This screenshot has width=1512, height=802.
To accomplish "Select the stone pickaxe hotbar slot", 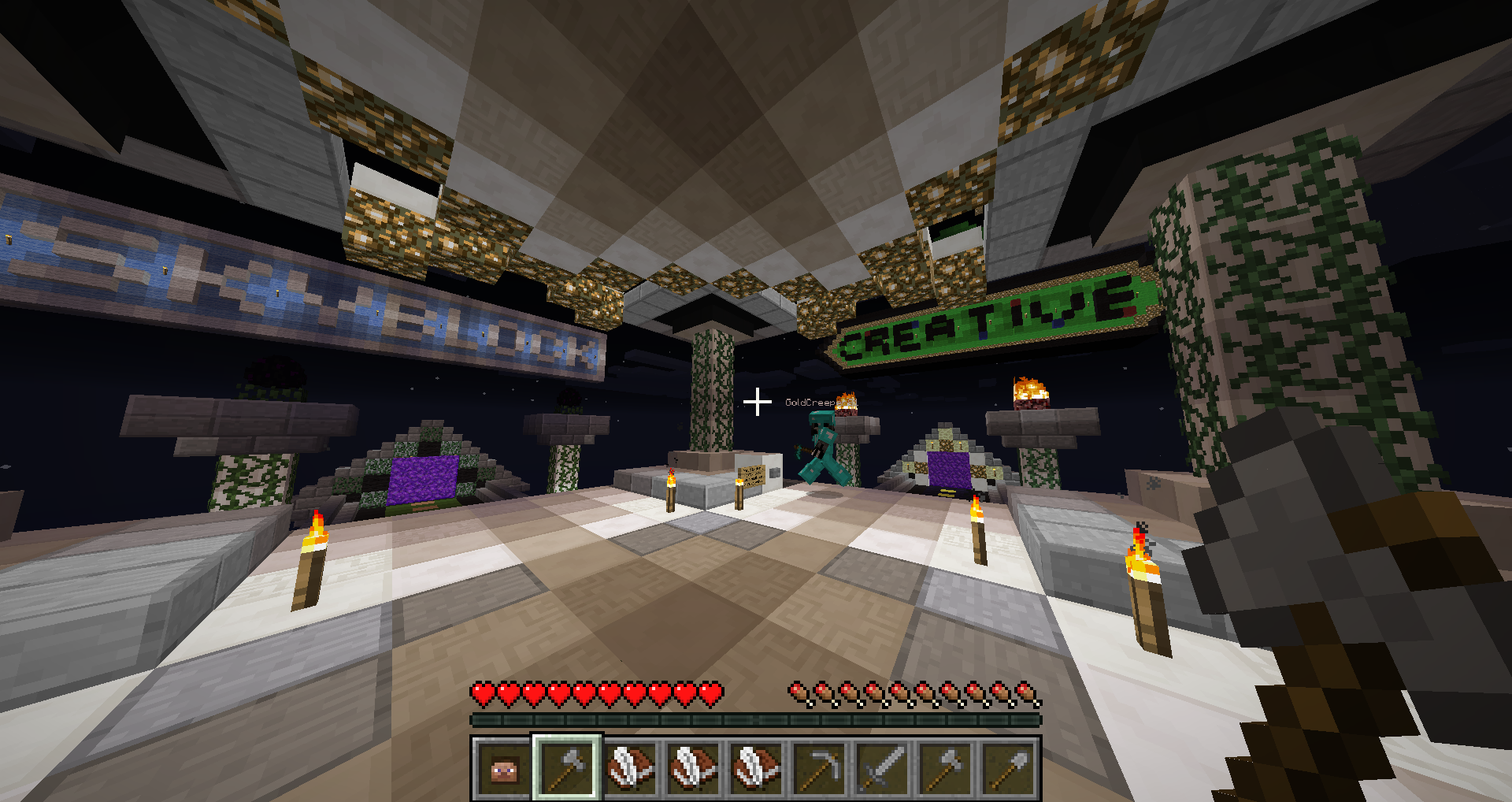I will coord(819,767).
